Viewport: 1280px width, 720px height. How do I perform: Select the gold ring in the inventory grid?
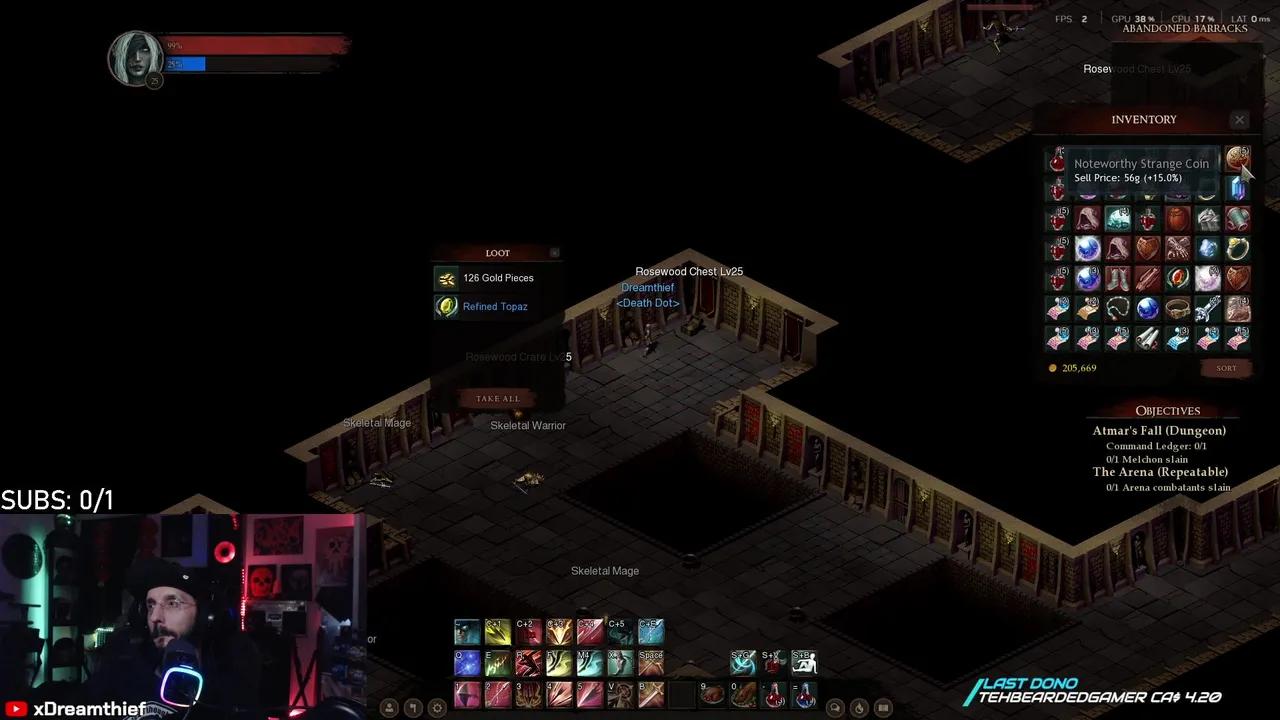coord(1236,249)
